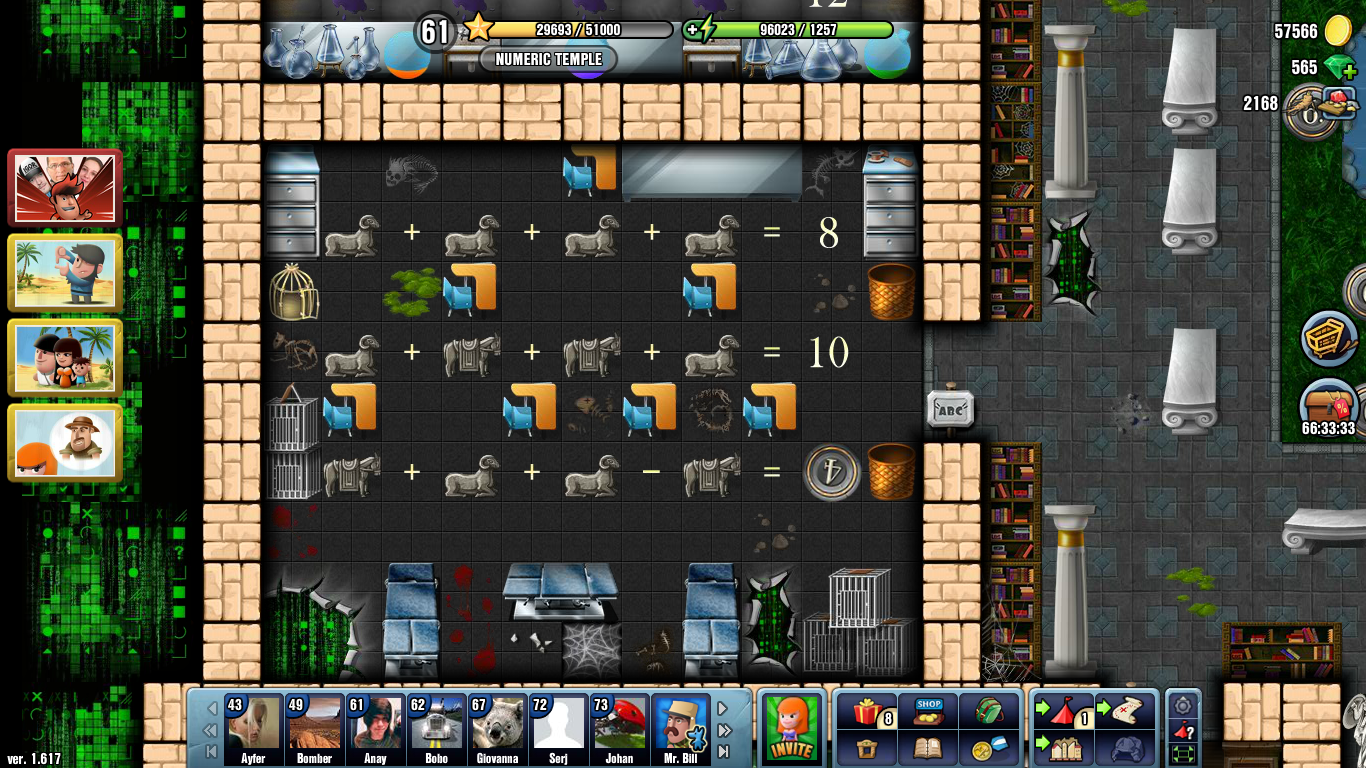Click the NUMERIC TEMPLE location banner
The width and height of the screenshot is (1366, 768).
[549, 59]
